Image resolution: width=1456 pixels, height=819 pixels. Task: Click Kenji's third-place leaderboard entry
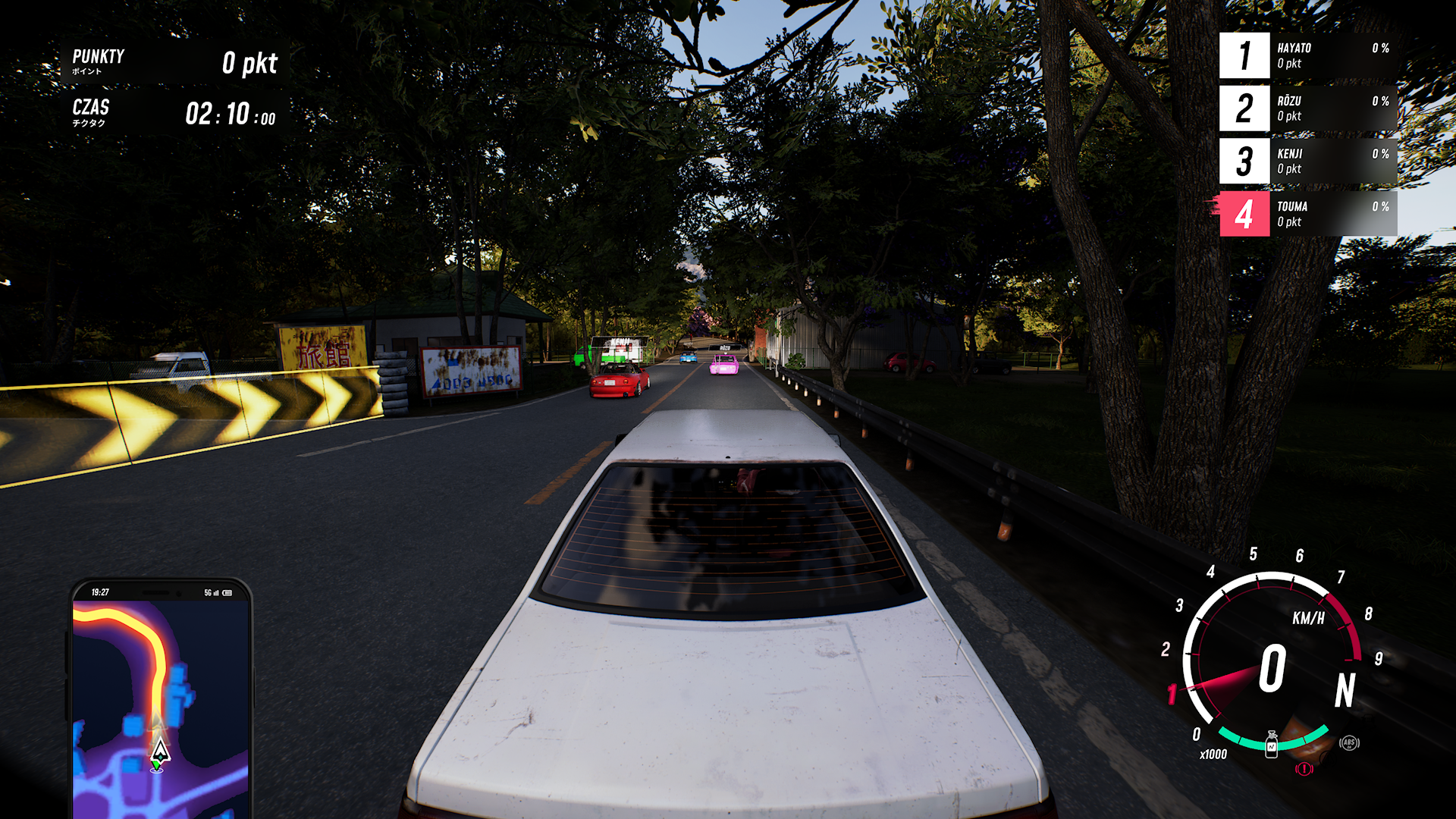tap(1308, 161)
